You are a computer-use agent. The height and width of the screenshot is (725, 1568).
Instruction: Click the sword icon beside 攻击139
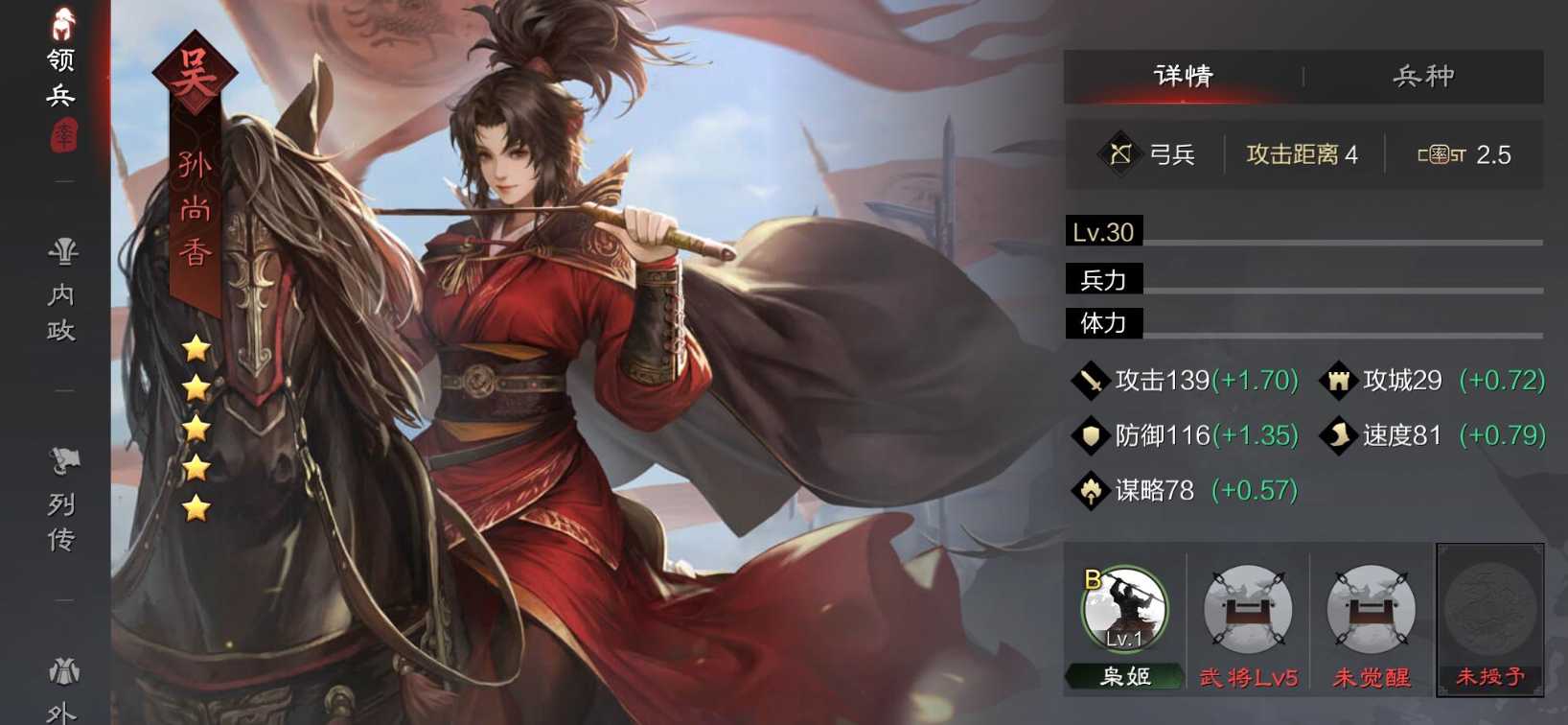click(x=1091, y=380)
